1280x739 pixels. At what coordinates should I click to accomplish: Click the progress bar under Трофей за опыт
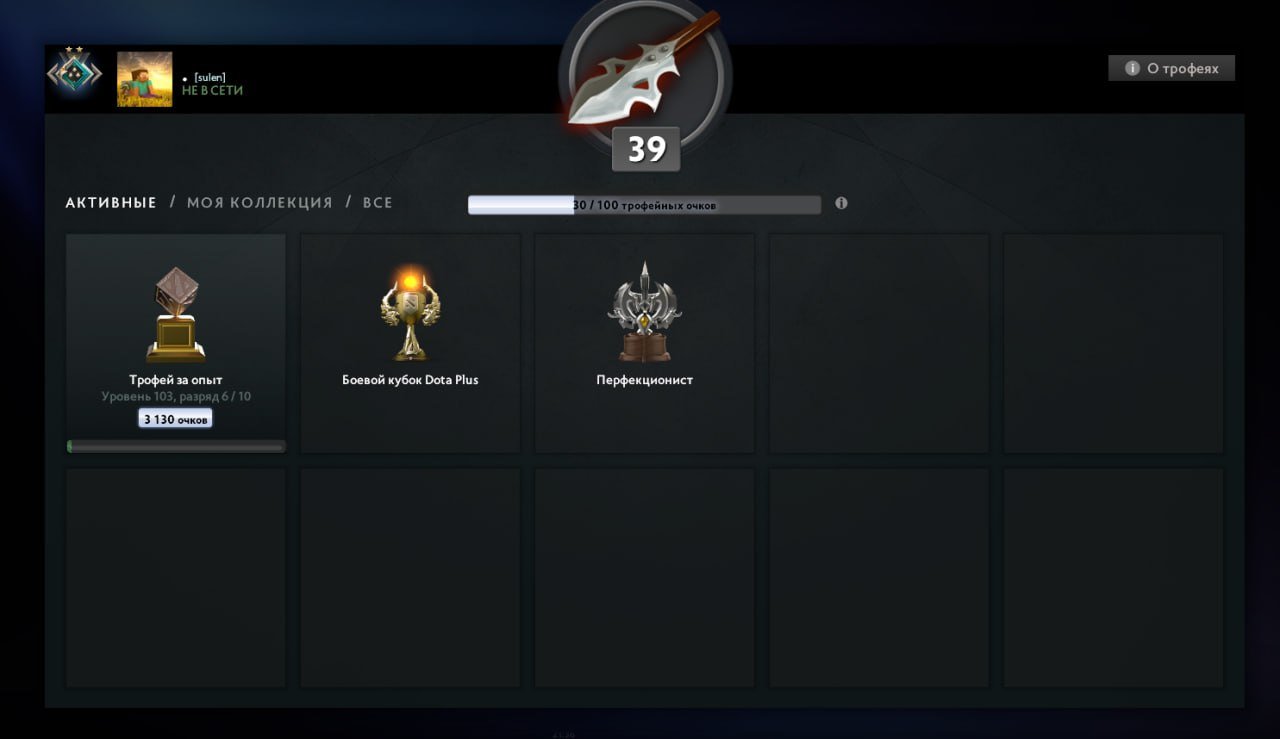click(175, 446)
